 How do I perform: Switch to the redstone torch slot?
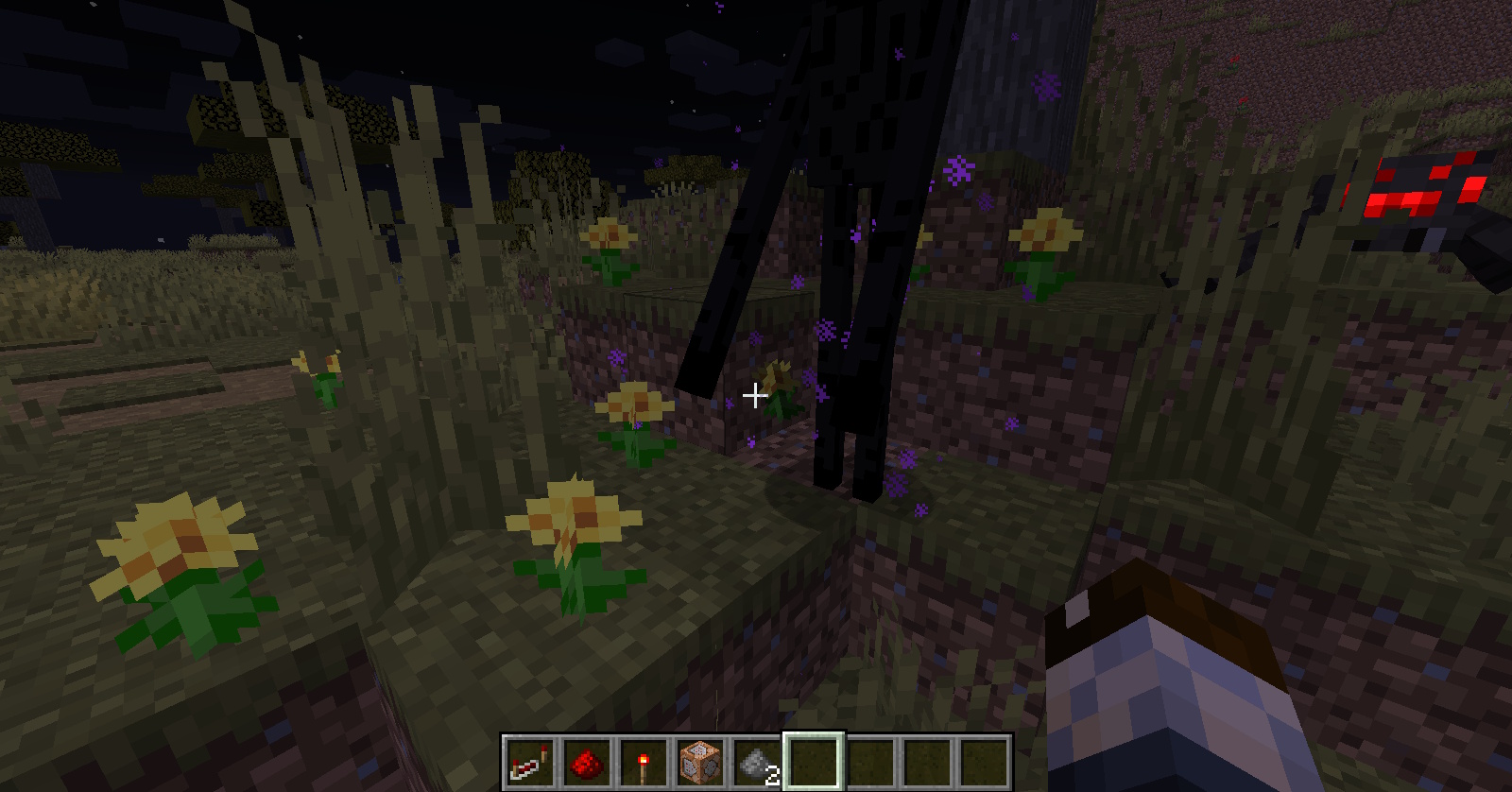pyautogui.click(x=644, y=762)
